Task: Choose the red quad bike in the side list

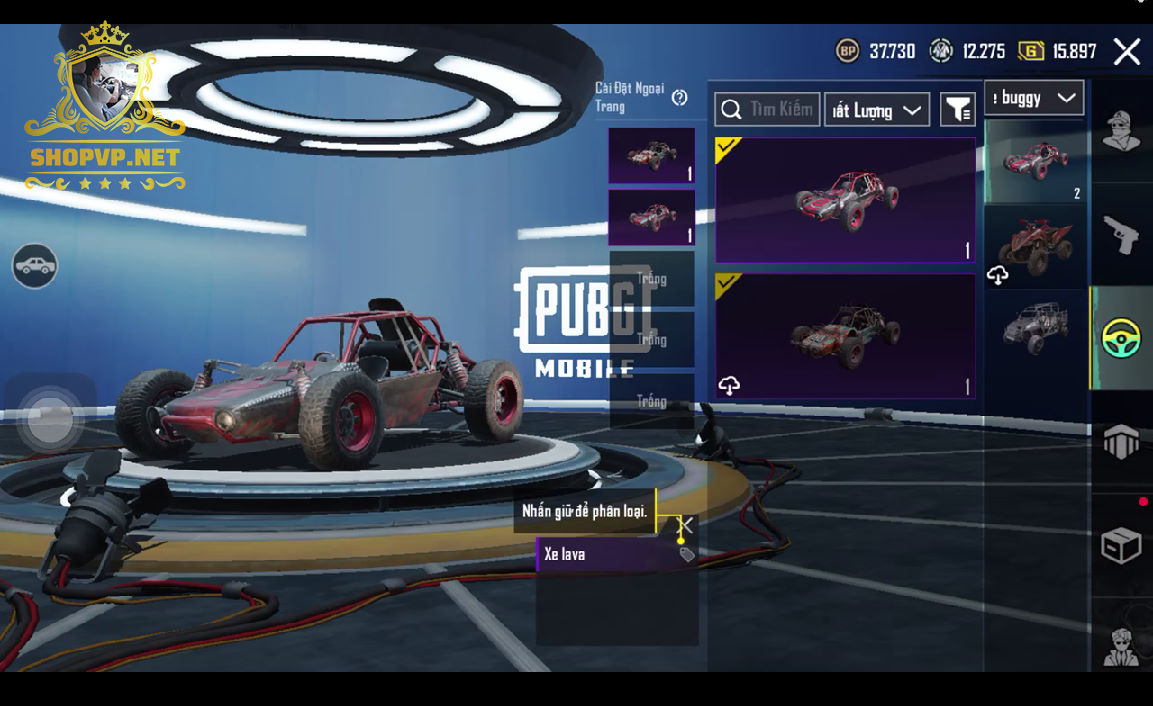Action: point(1034,246)
